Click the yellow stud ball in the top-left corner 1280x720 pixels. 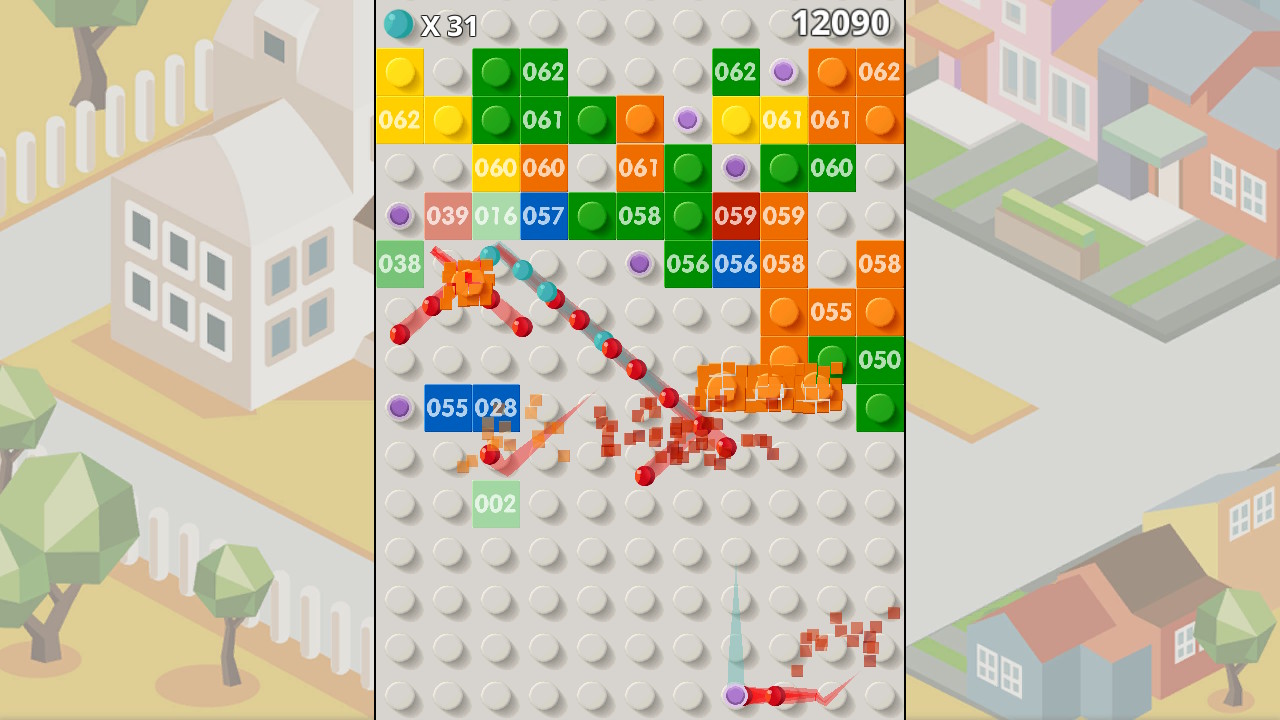pyautogui.click(x=401, y=72)
